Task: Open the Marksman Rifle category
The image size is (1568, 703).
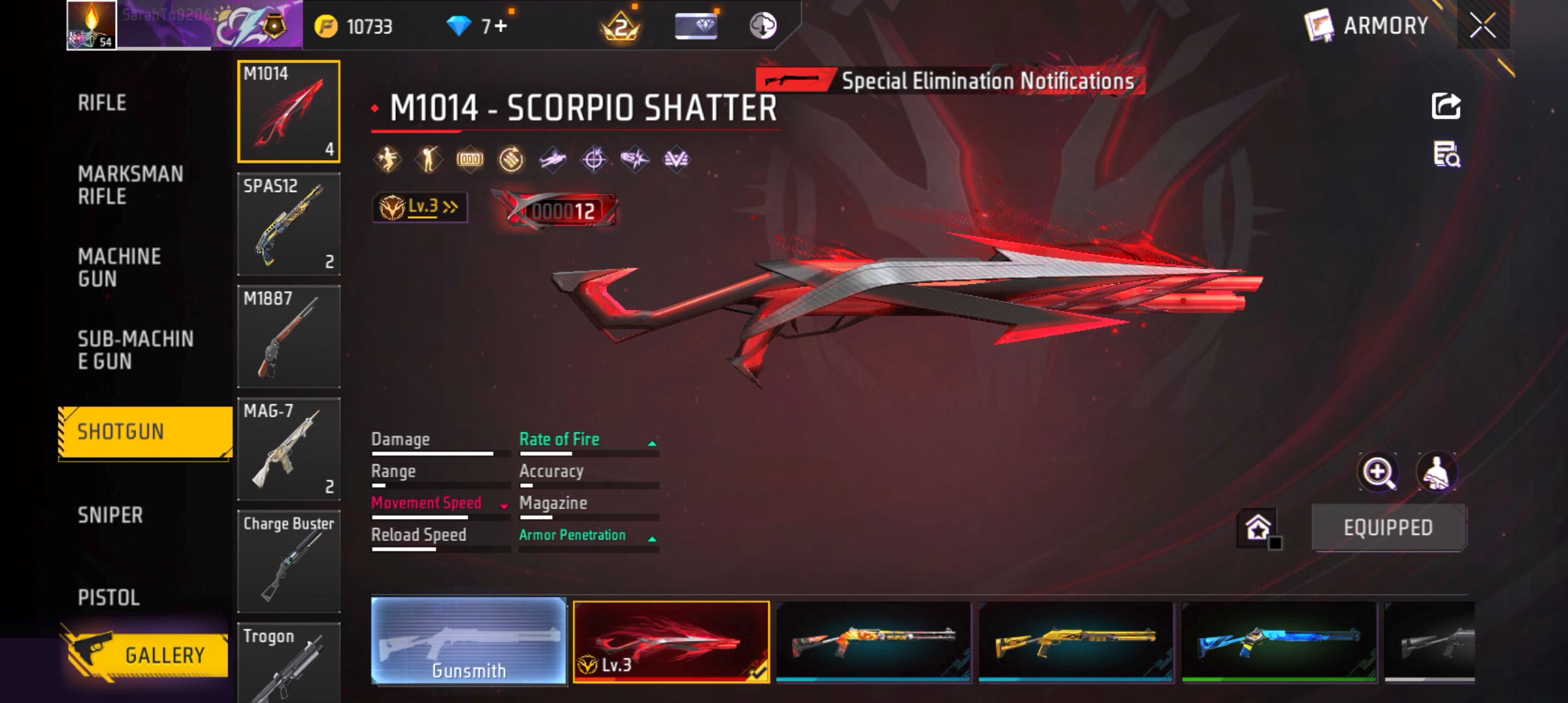Action: [130, 185]
